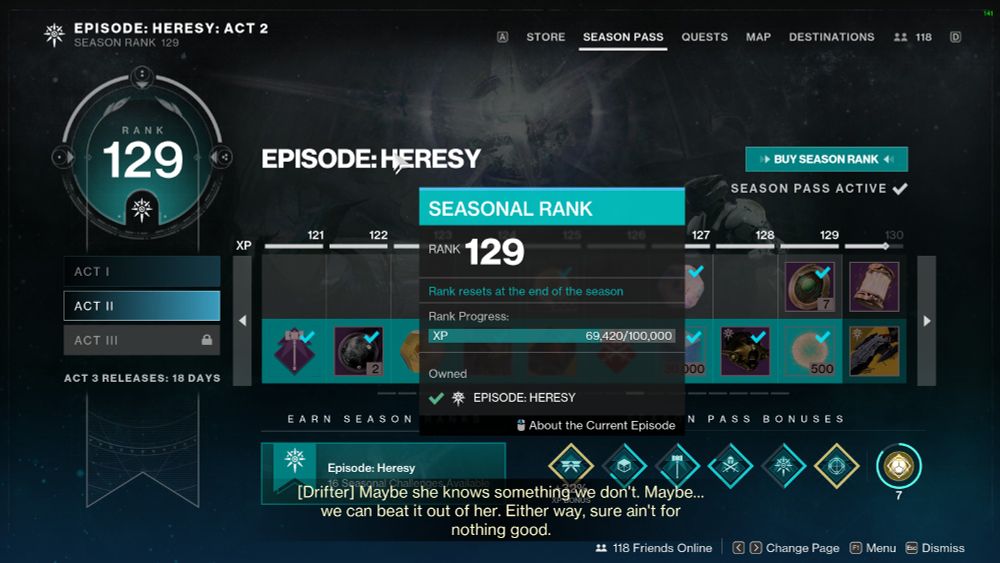Image resolution: width=1000 pixels, height=563 pixels.
Task: Choose Act I from the act list
Action: (x=141, y=272)
